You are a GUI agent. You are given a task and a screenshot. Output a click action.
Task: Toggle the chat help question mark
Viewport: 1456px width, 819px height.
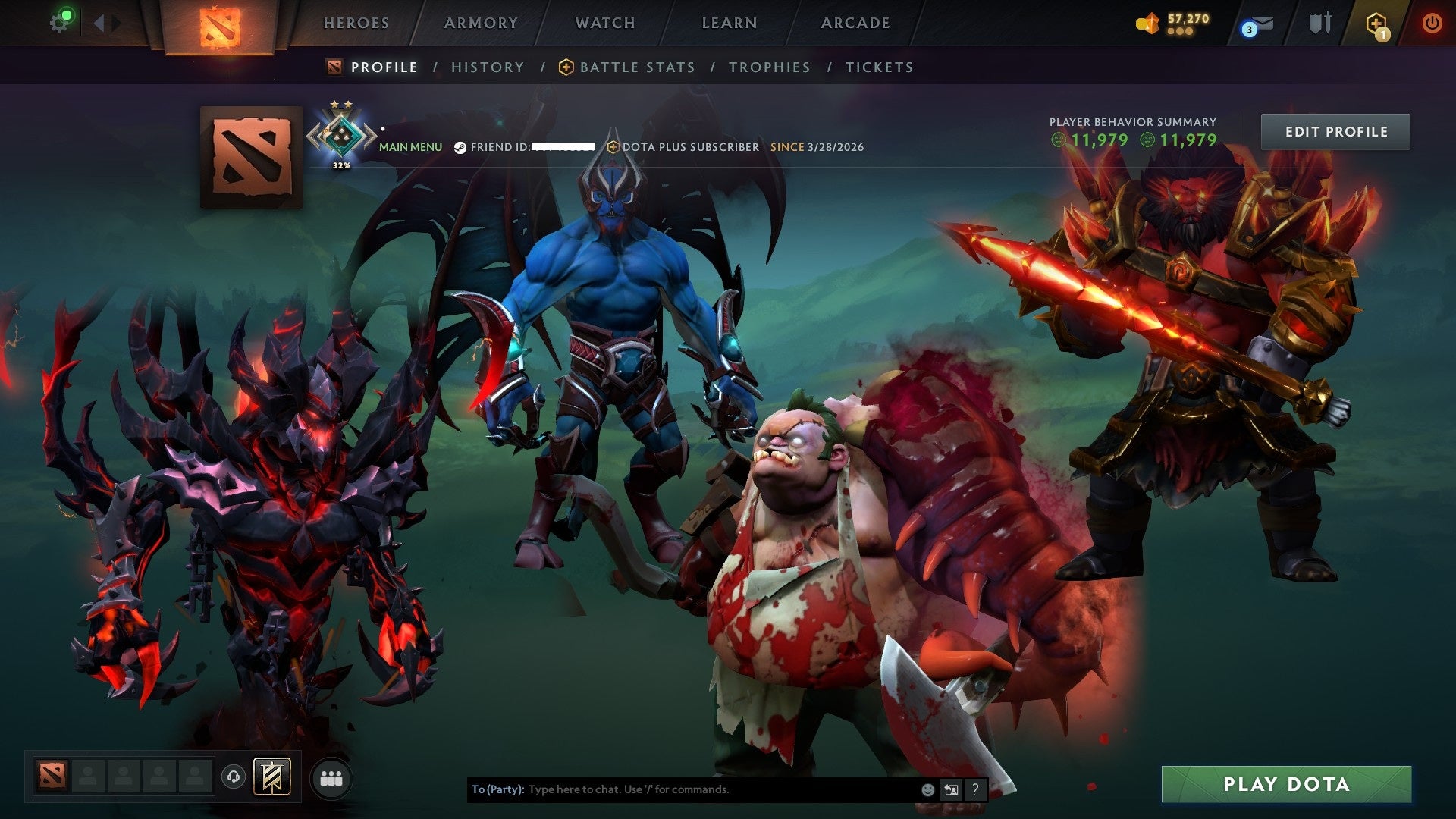tap(975, 789)
